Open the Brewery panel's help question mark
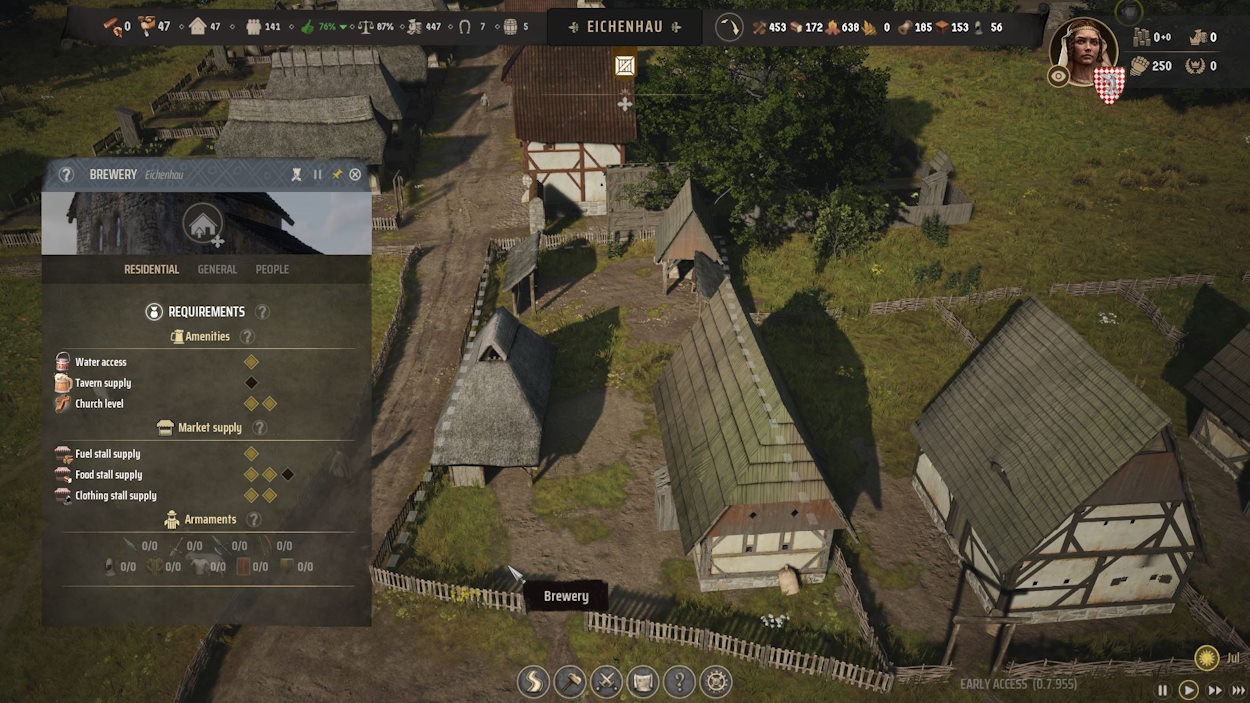This screenshot has width=1250, height=703. (66, 175)
